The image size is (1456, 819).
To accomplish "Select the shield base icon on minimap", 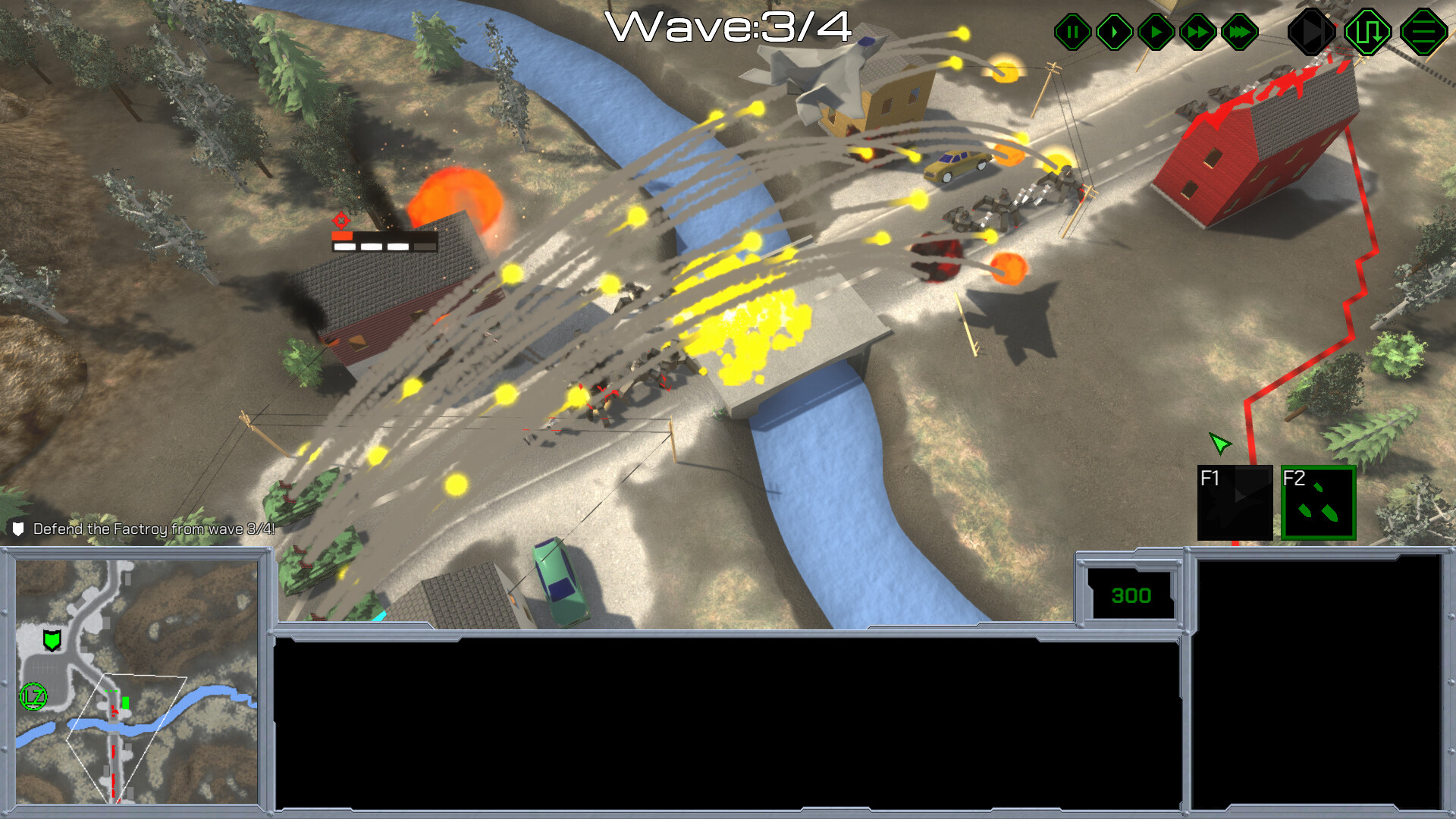I will click(51, 641).
